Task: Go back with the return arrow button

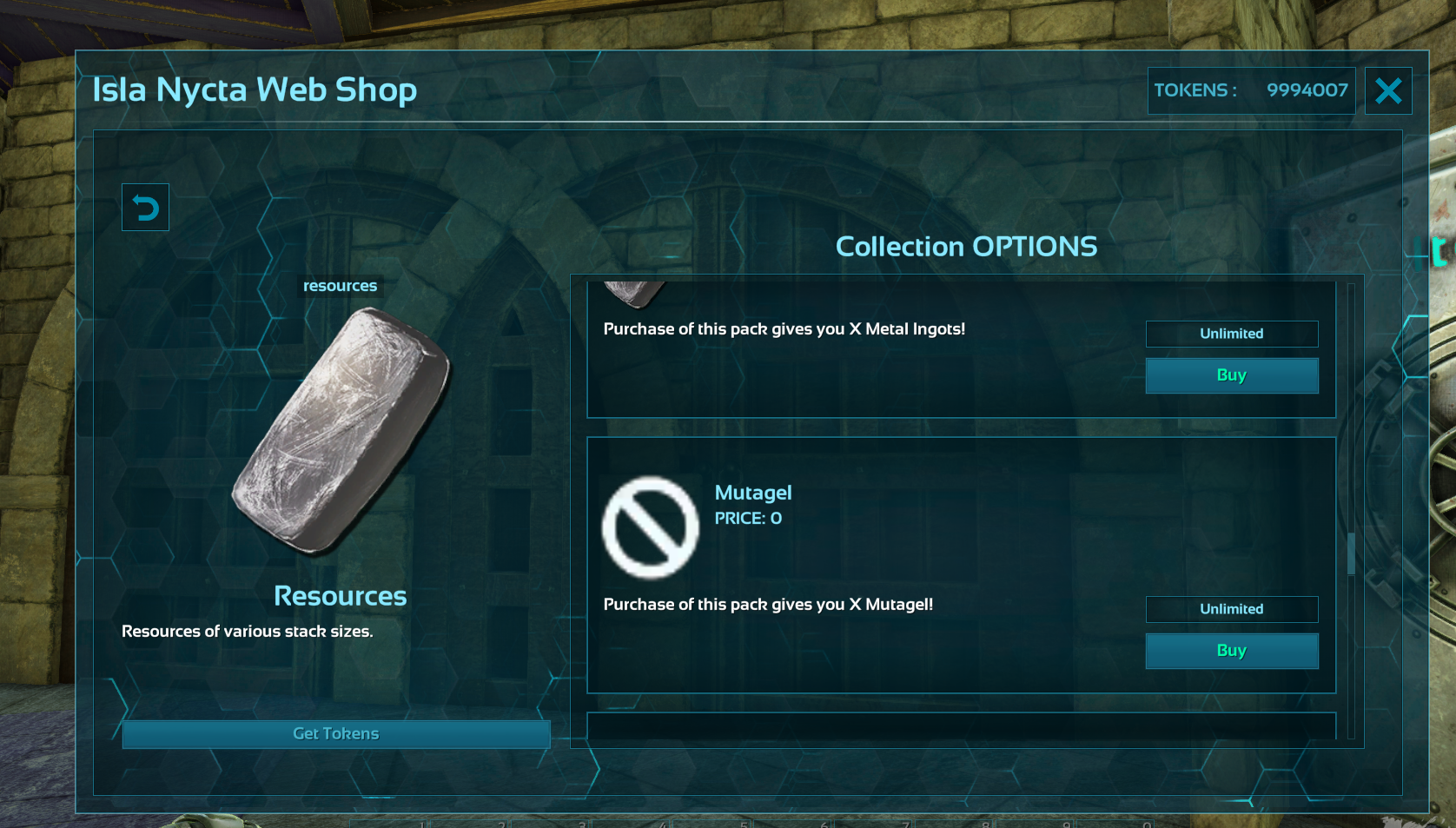Action: click(x=145, y=208)
